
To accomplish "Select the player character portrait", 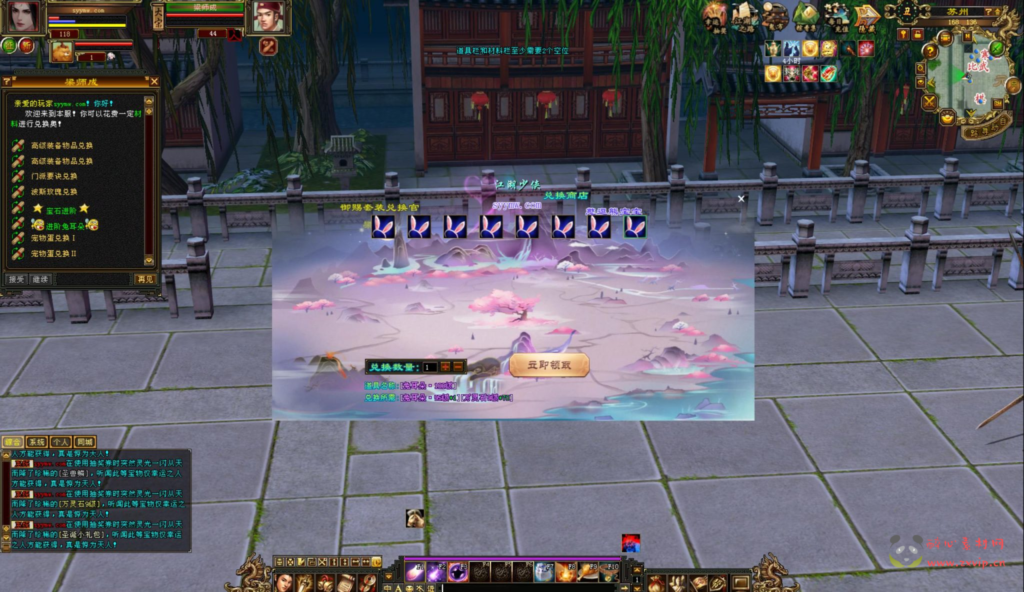I will [24, 15].
